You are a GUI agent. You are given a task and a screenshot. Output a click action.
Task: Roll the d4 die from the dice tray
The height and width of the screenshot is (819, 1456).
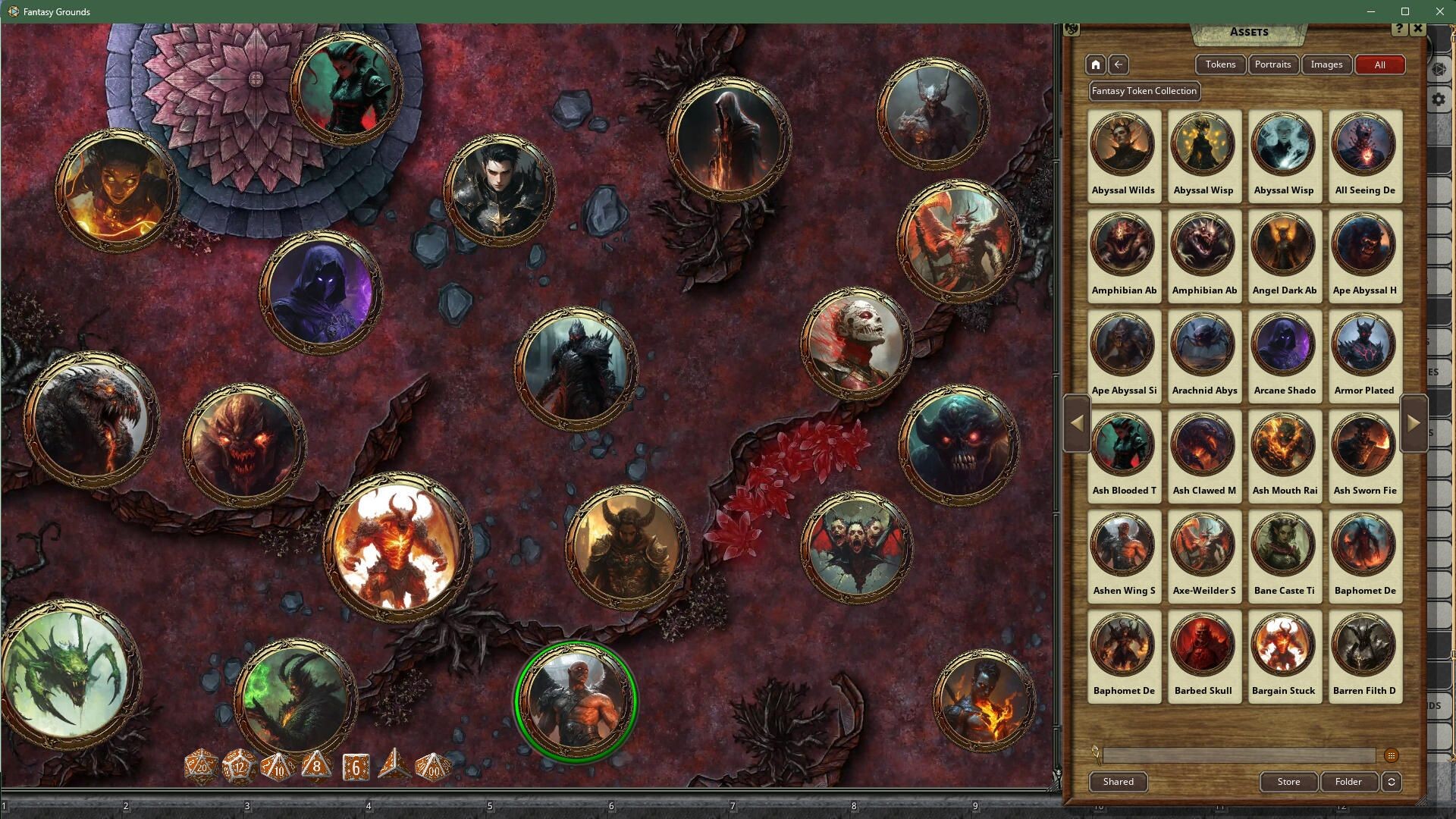[x=393, y=767]
